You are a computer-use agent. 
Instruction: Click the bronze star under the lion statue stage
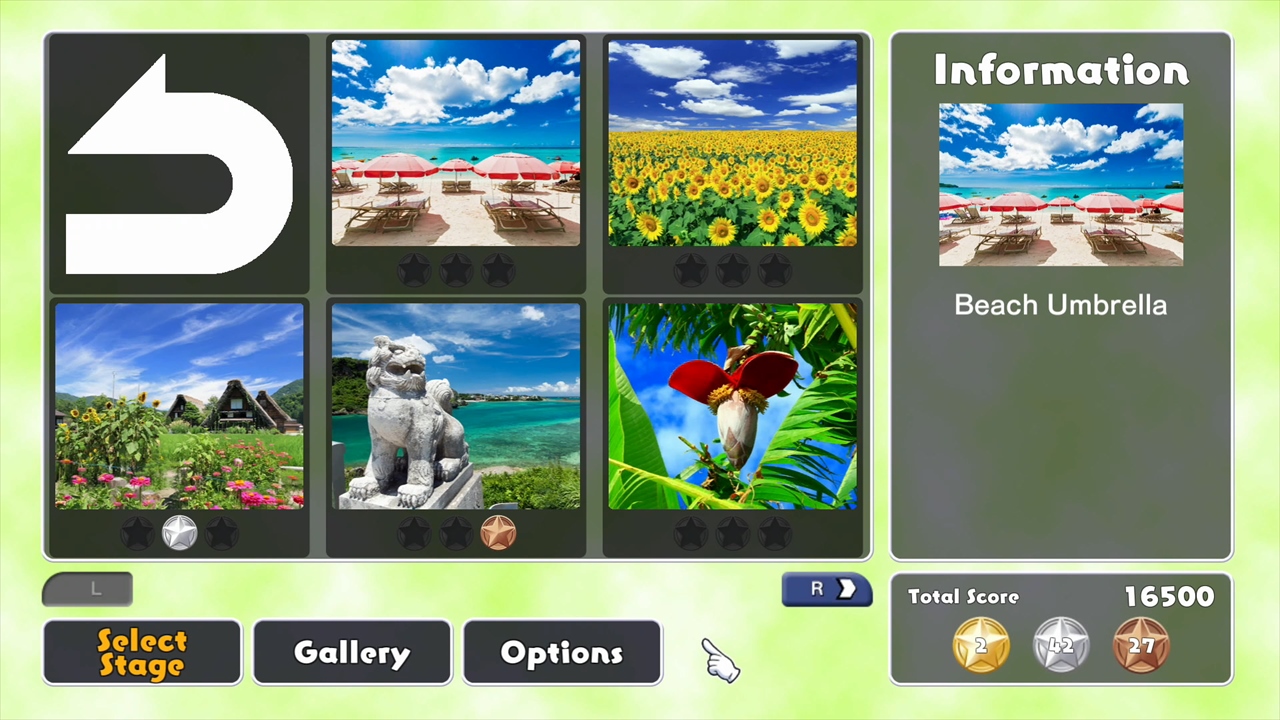(497, 533)
